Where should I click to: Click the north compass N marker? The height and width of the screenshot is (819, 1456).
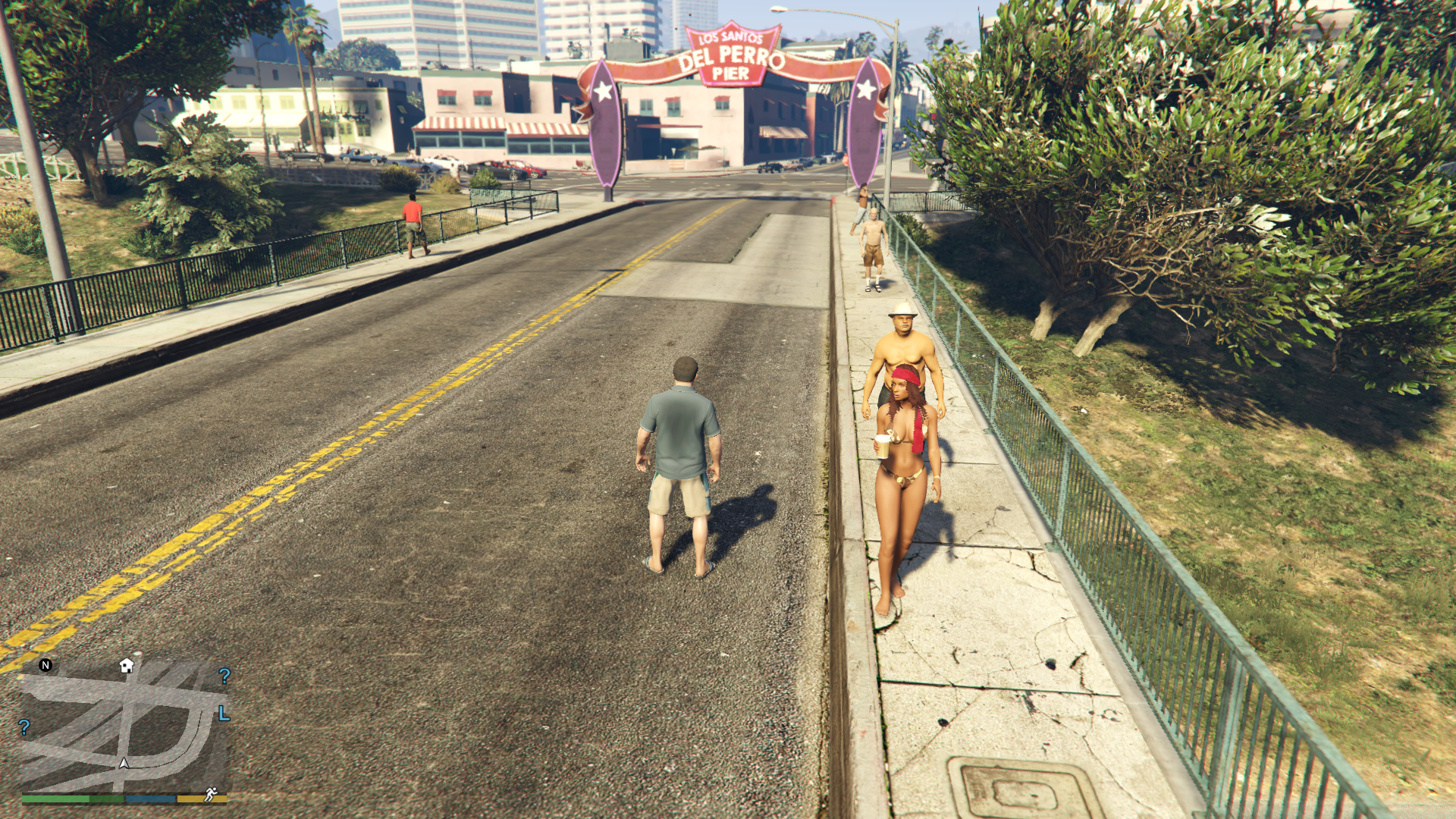(x=45, y=665)
